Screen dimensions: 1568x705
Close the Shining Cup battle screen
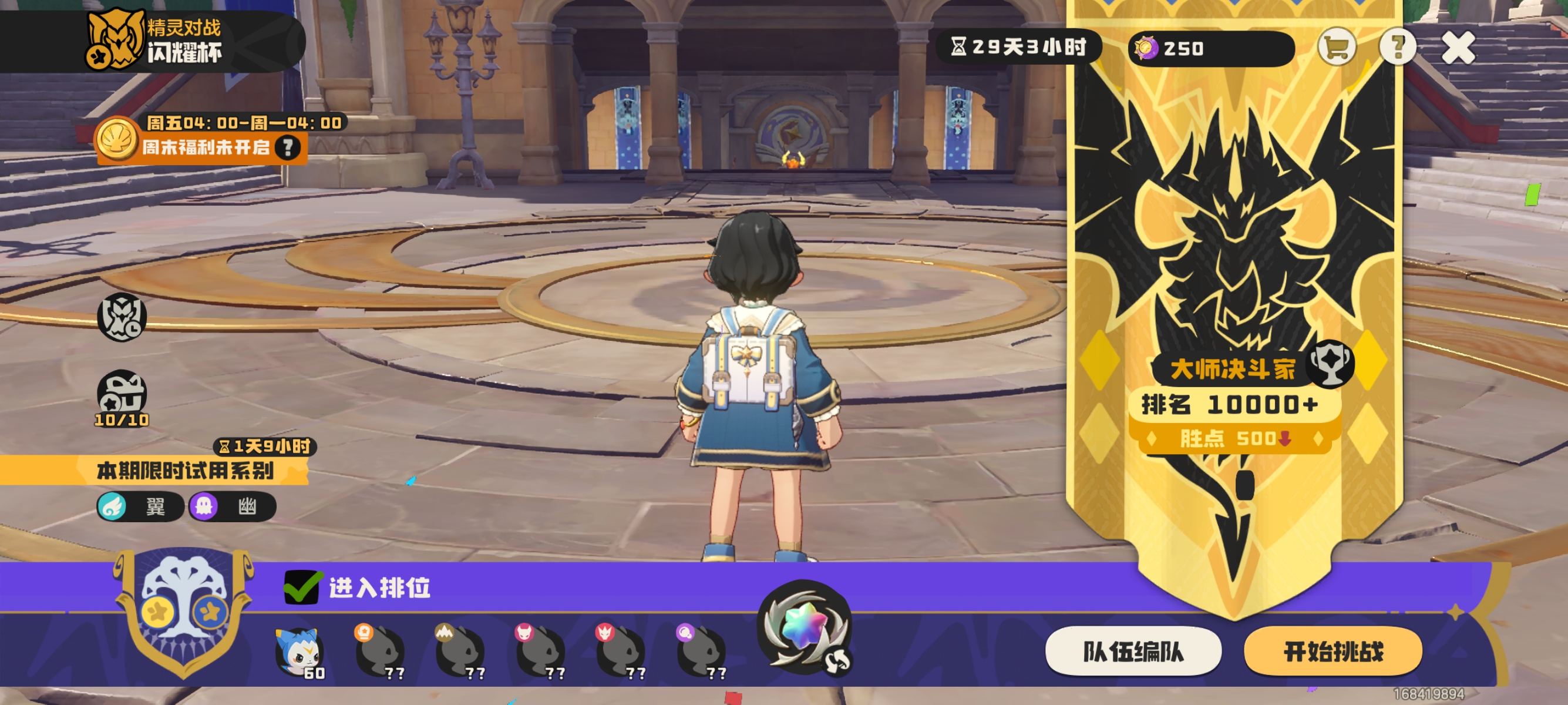click(1457, 48)
